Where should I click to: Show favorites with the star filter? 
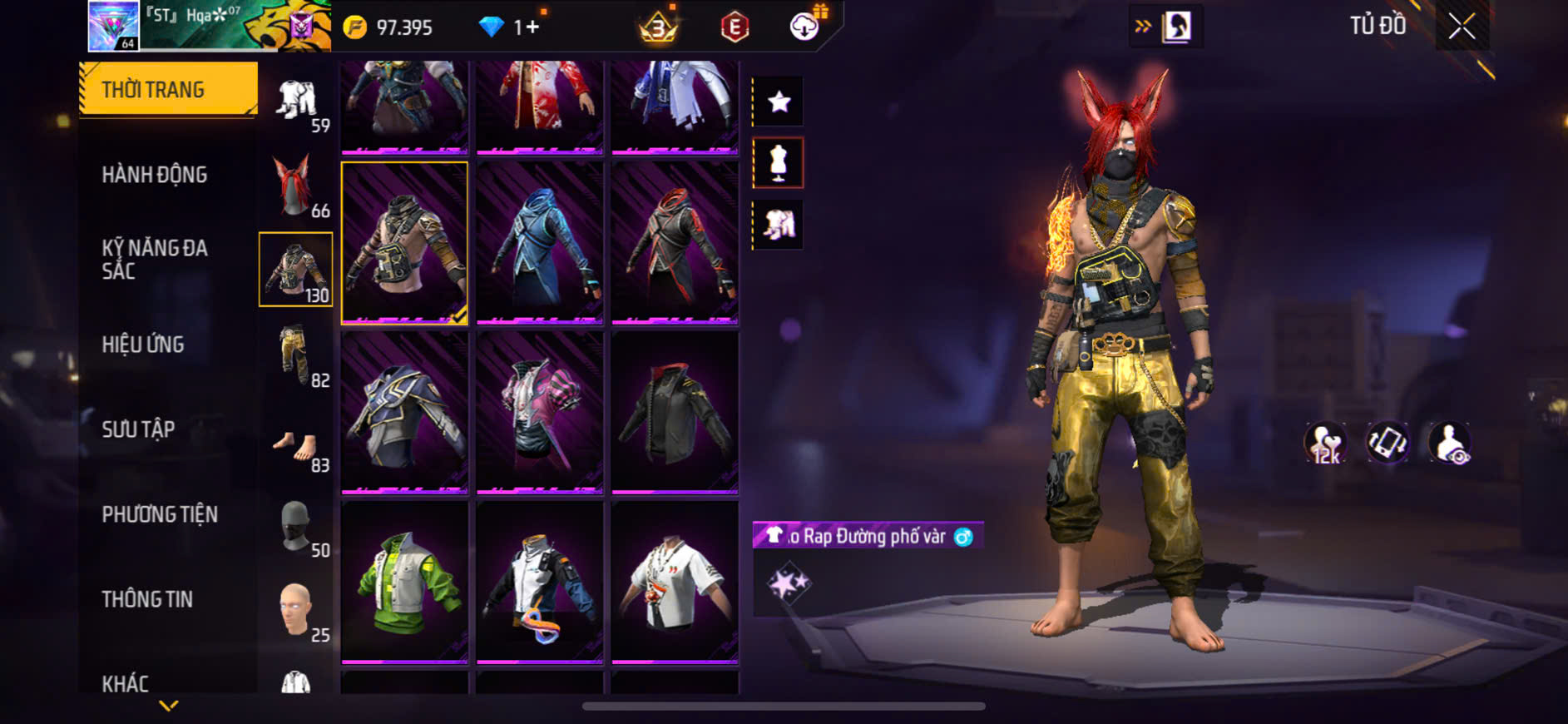[x=779, y=102]
